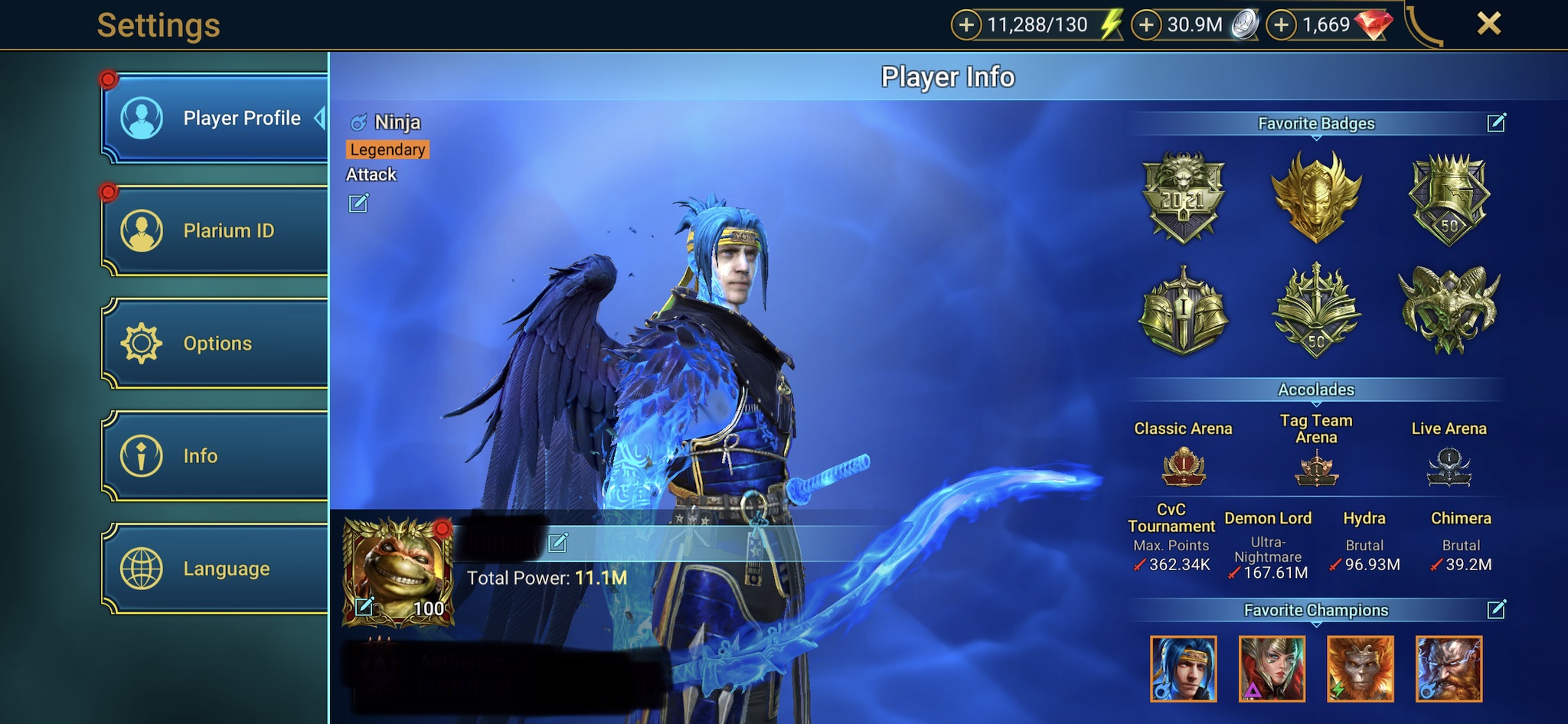Open the Player Profile section
Image resolution: width=1568 pixels, height=724 pixels.
pos(216,119)
